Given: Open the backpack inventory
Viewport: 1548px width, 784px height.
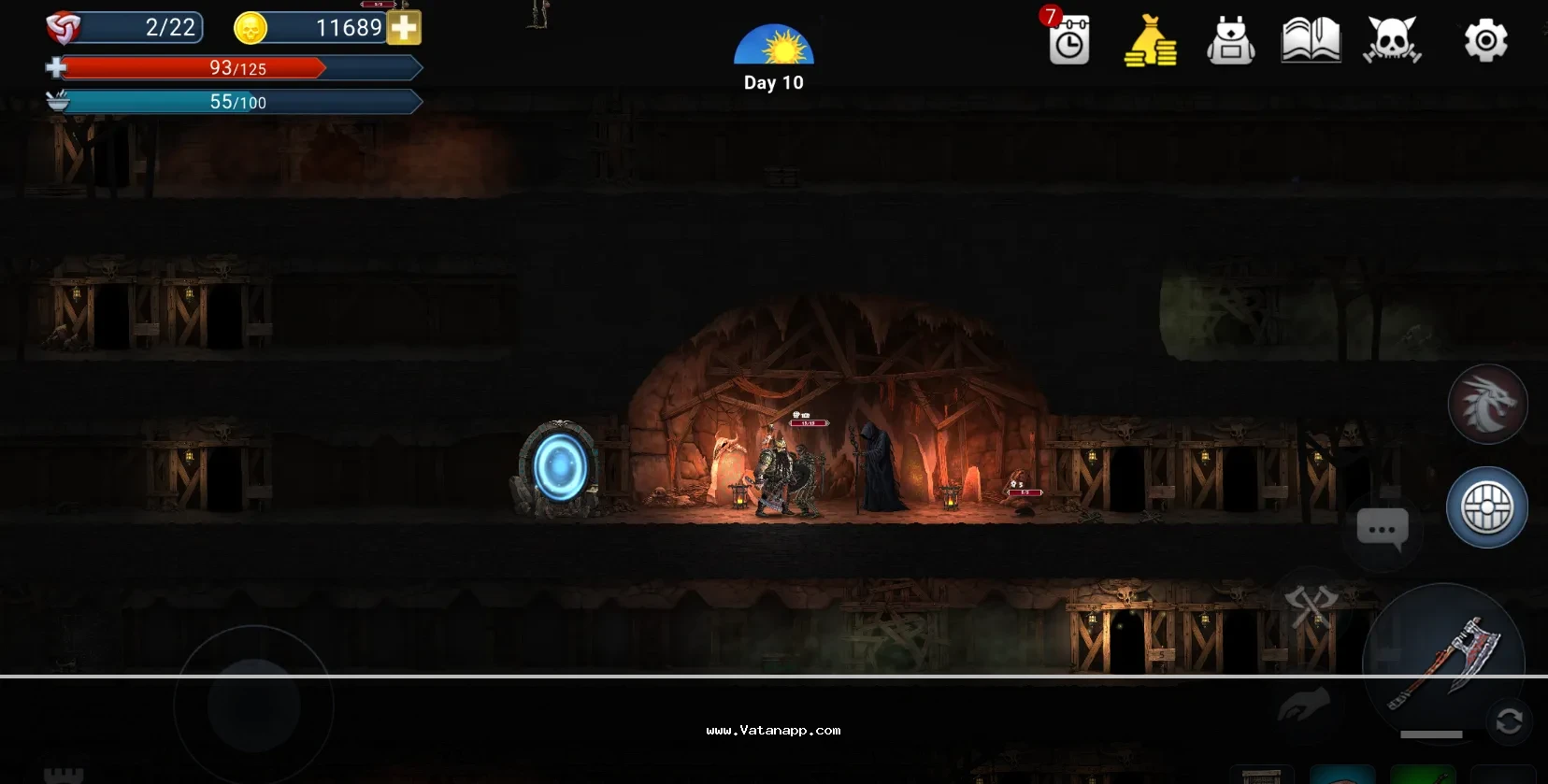Looking at the screenshot, I should point(1231,41).
